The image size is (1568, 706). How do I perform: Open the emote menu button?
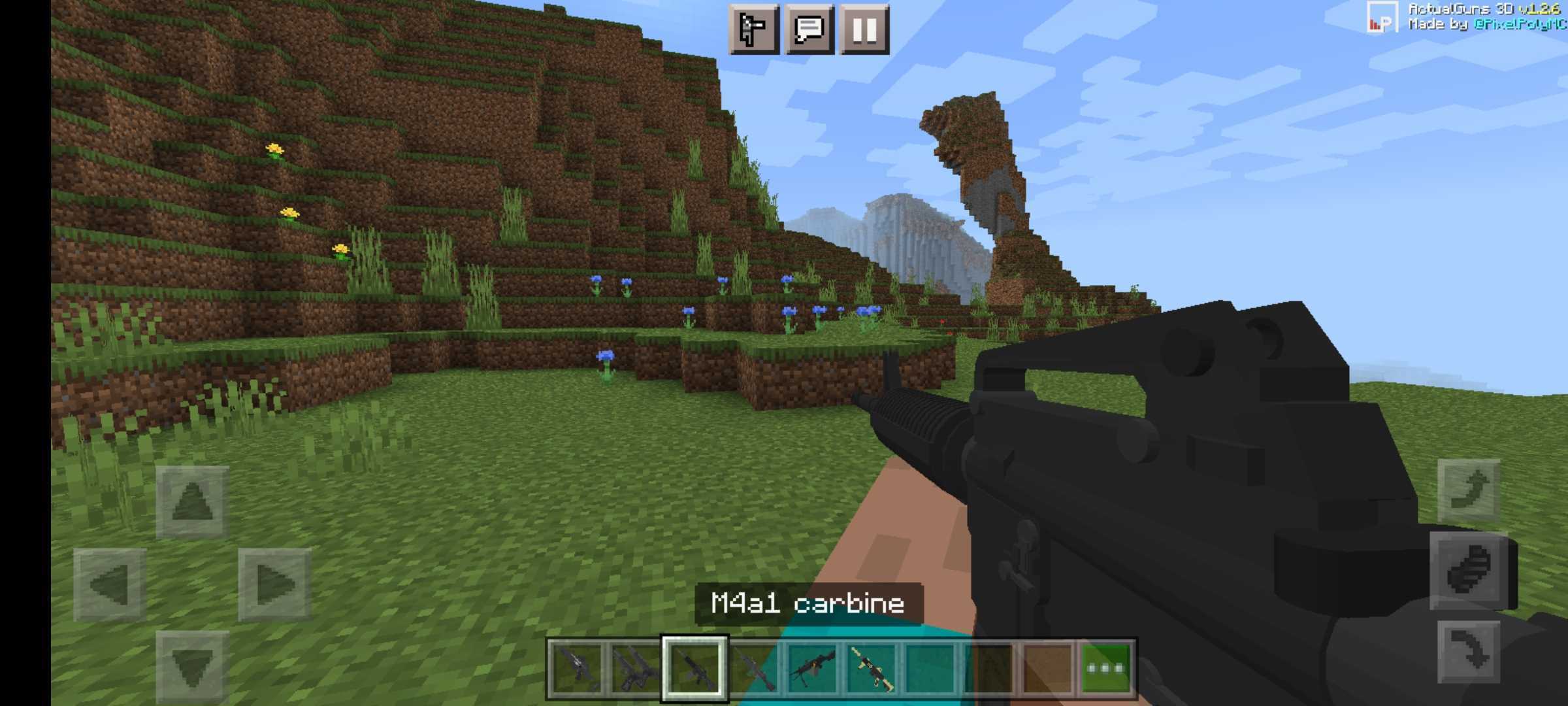(x=753, y=29)
